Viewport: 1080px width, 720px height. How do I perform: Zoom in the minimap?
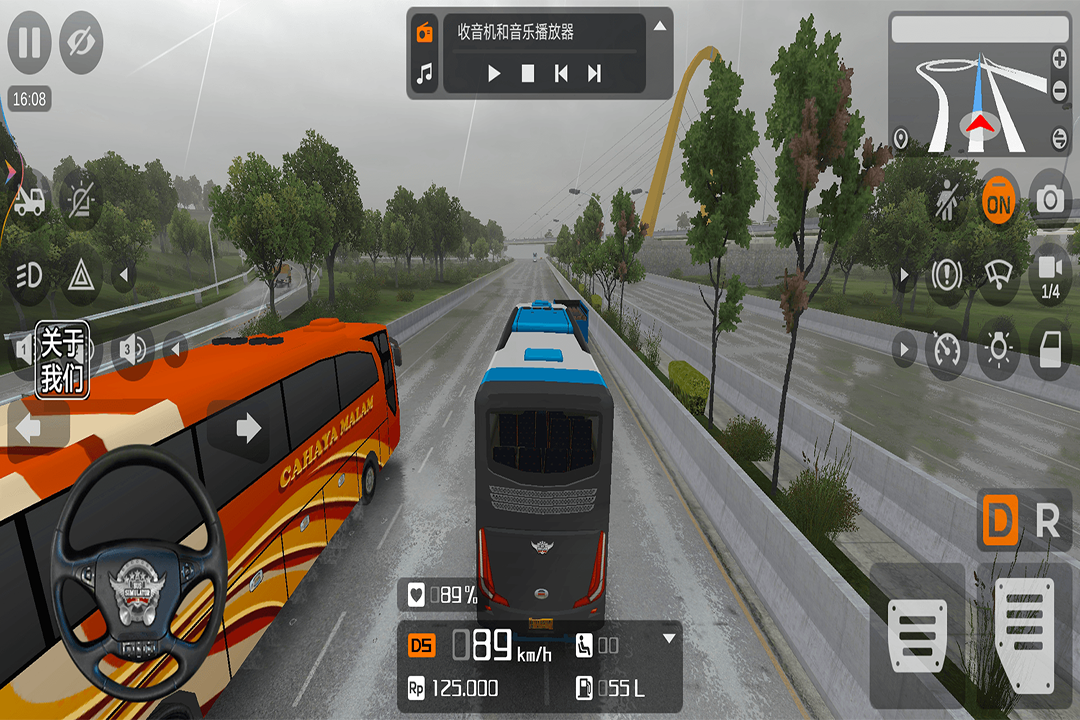click(x=1059, y=59)
